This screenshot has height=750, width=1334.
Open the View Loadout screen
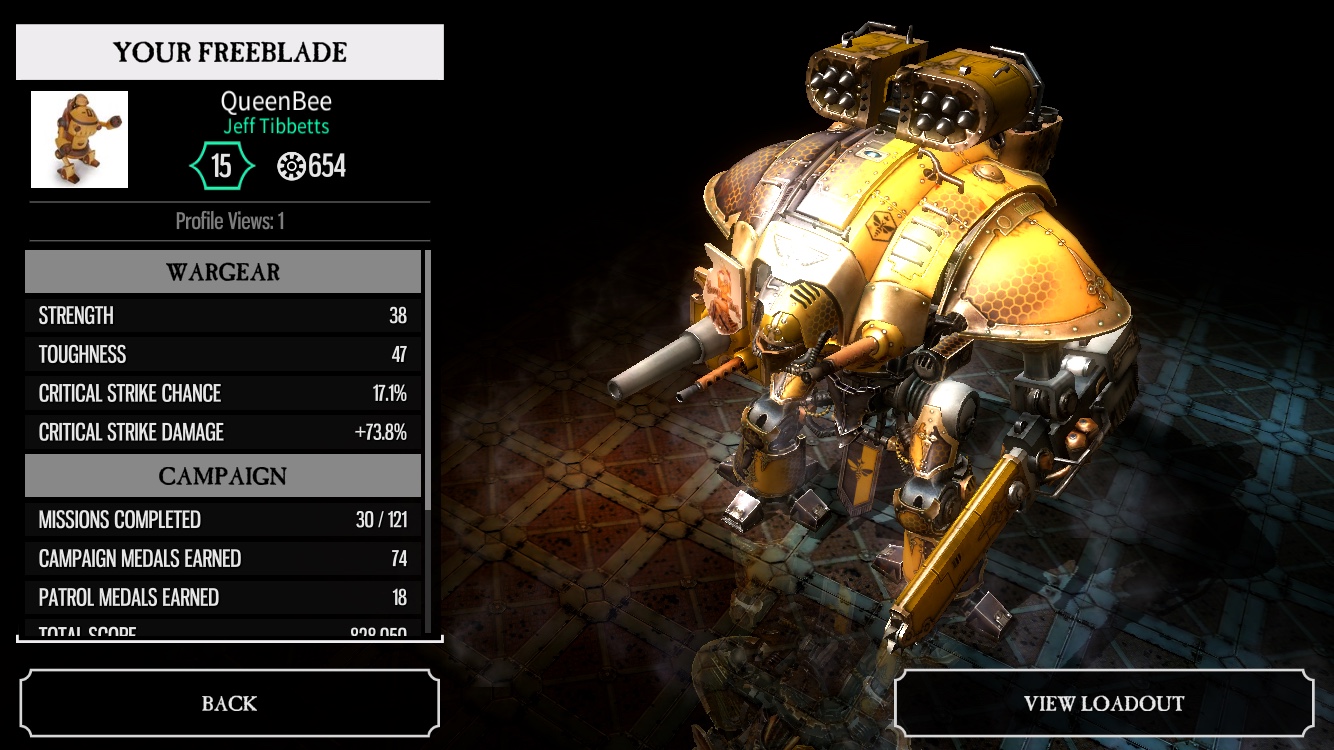[x=1103, y=703]
